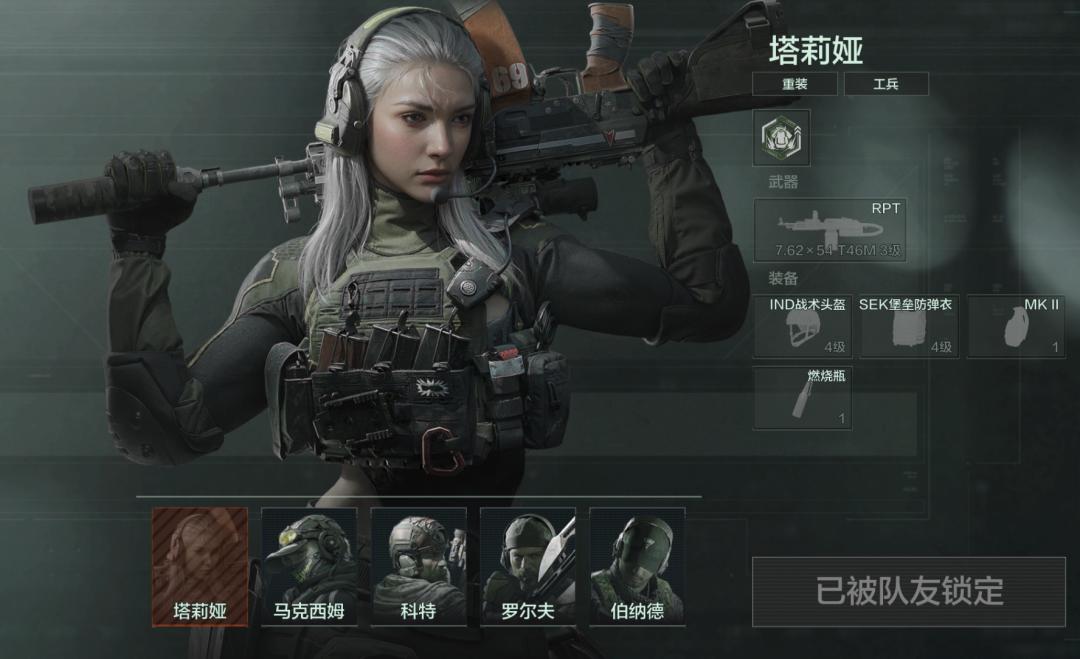Select the 燃烧瓶 molotov slot

click(x=802, y=398)
